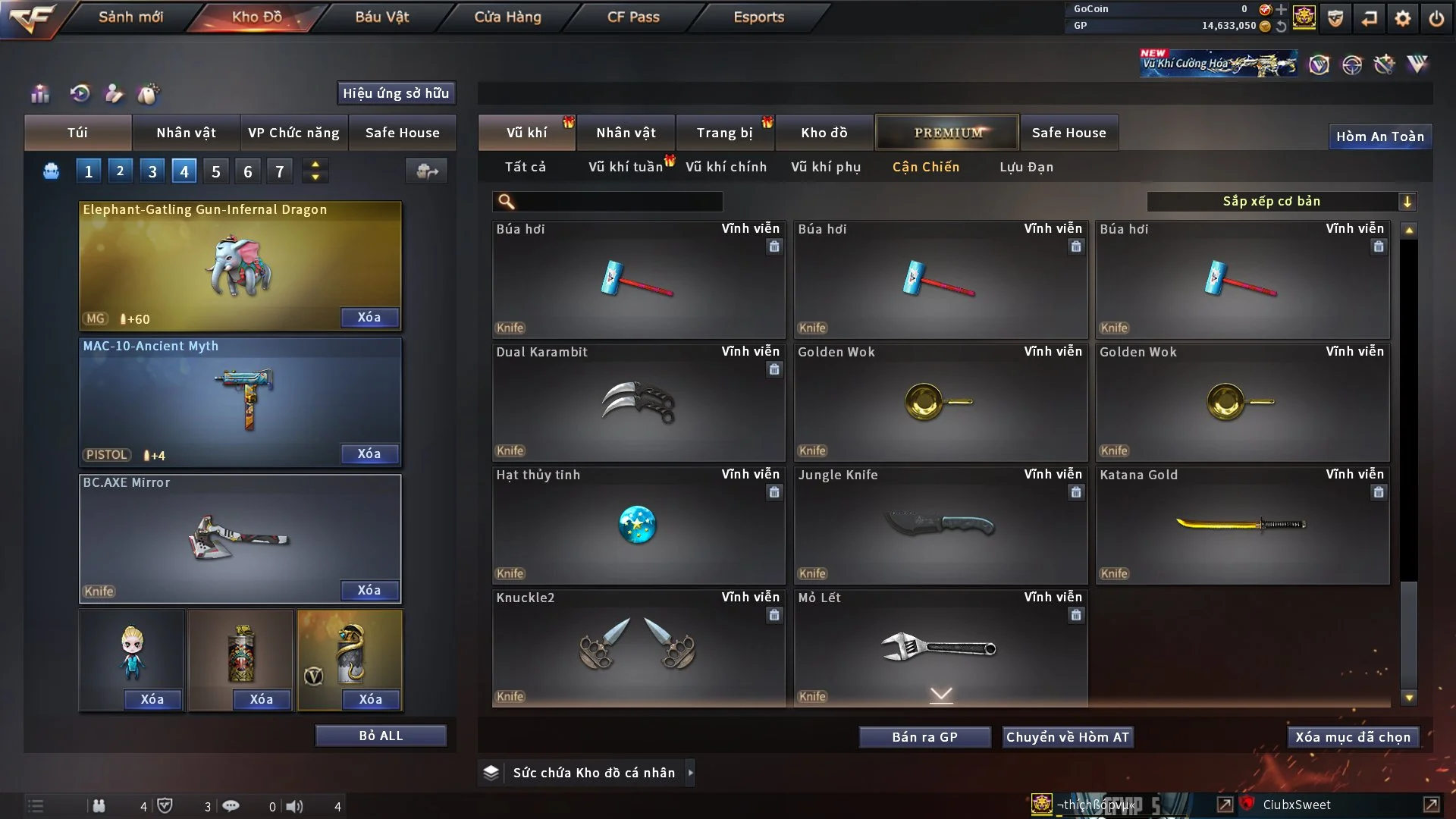Open the CF Pass menu
This screenshot has width=1456, height=819.
633,17
